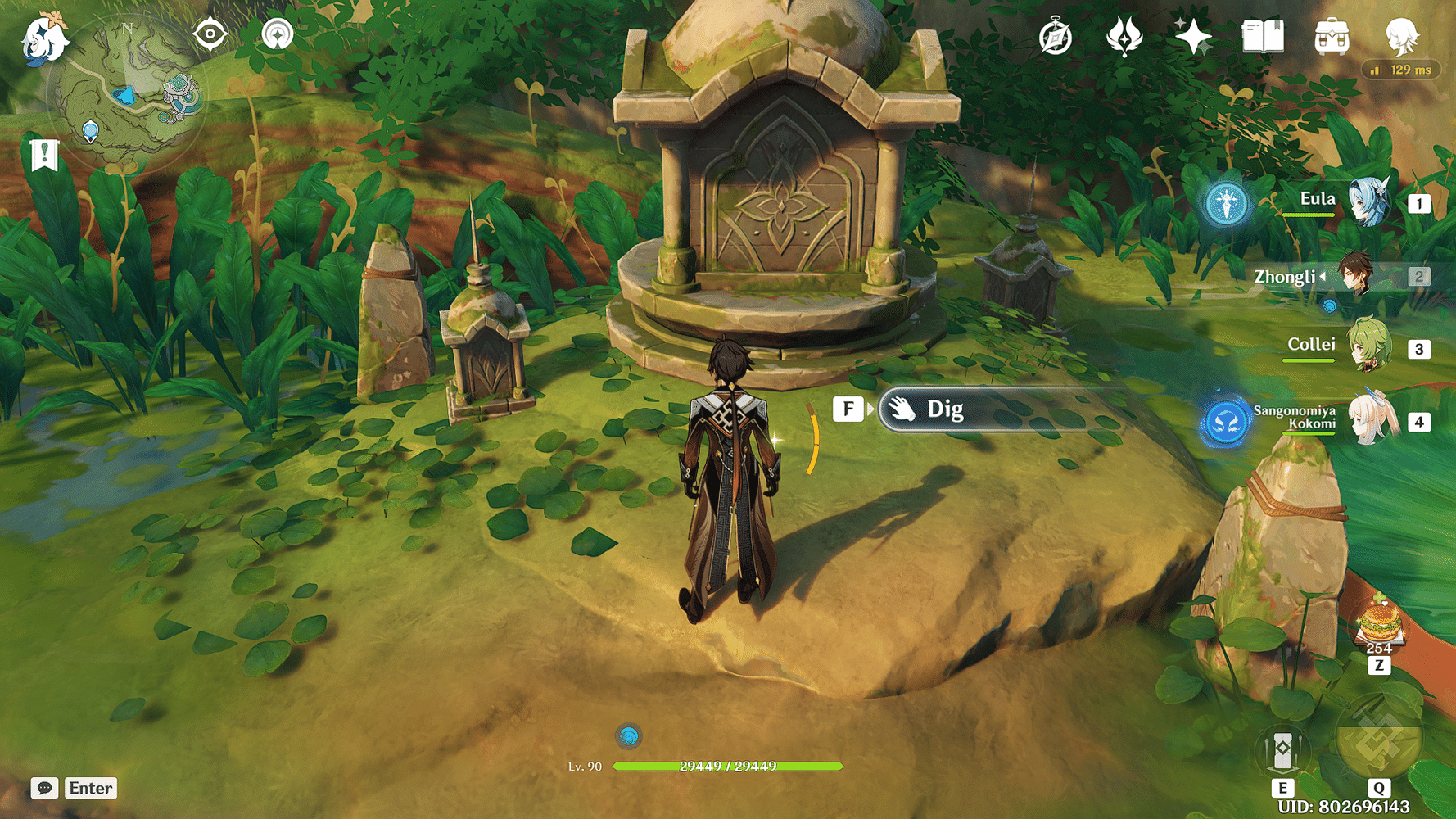Click the Enter chat label

(90, 789)
